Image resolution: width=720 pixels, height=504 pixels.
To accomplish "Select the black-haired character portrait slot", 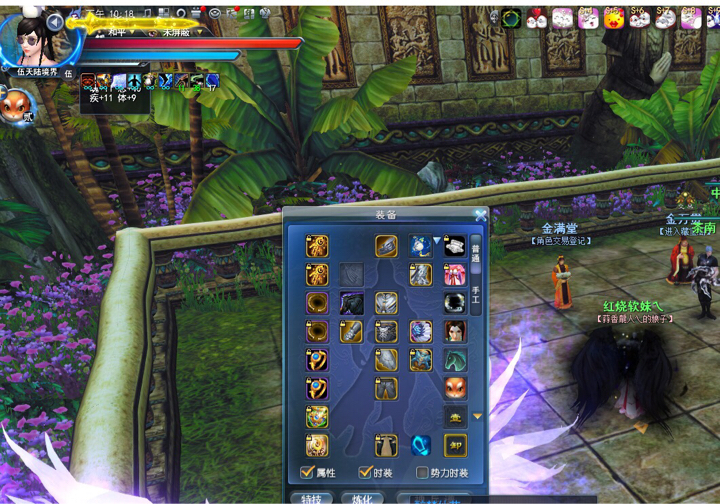I will [x=455, y=331].
